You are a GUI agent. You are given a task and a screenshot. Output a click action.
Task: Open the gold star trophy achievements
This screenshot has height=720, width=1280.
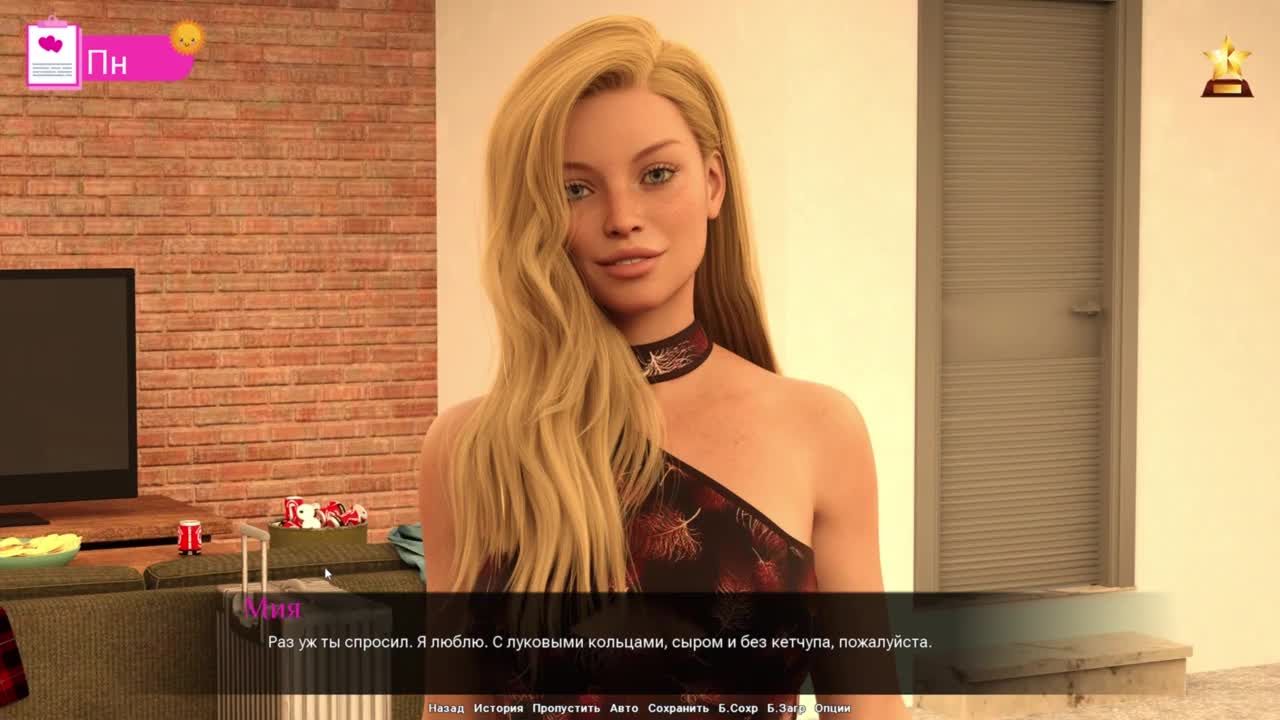[1227, 68]
